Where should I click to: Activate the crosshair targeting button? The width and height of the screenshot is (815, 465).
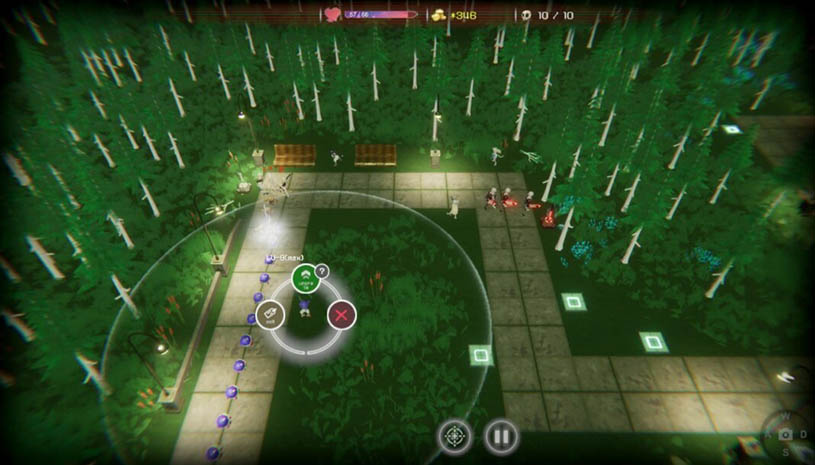point(454,436)
